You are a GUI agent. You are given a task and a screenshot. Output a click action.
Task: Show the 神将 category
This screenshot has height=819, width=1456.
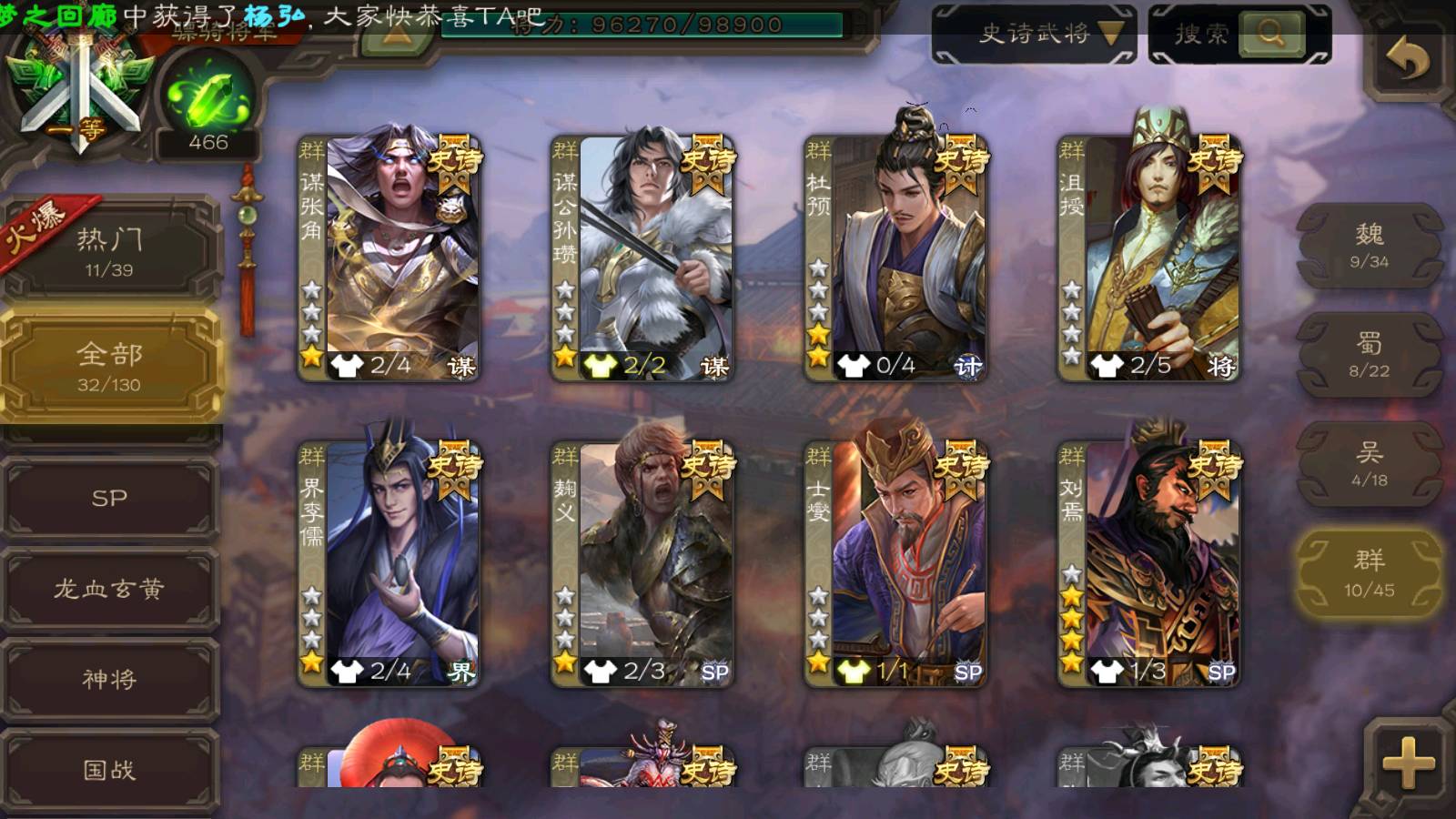(109, 679)
